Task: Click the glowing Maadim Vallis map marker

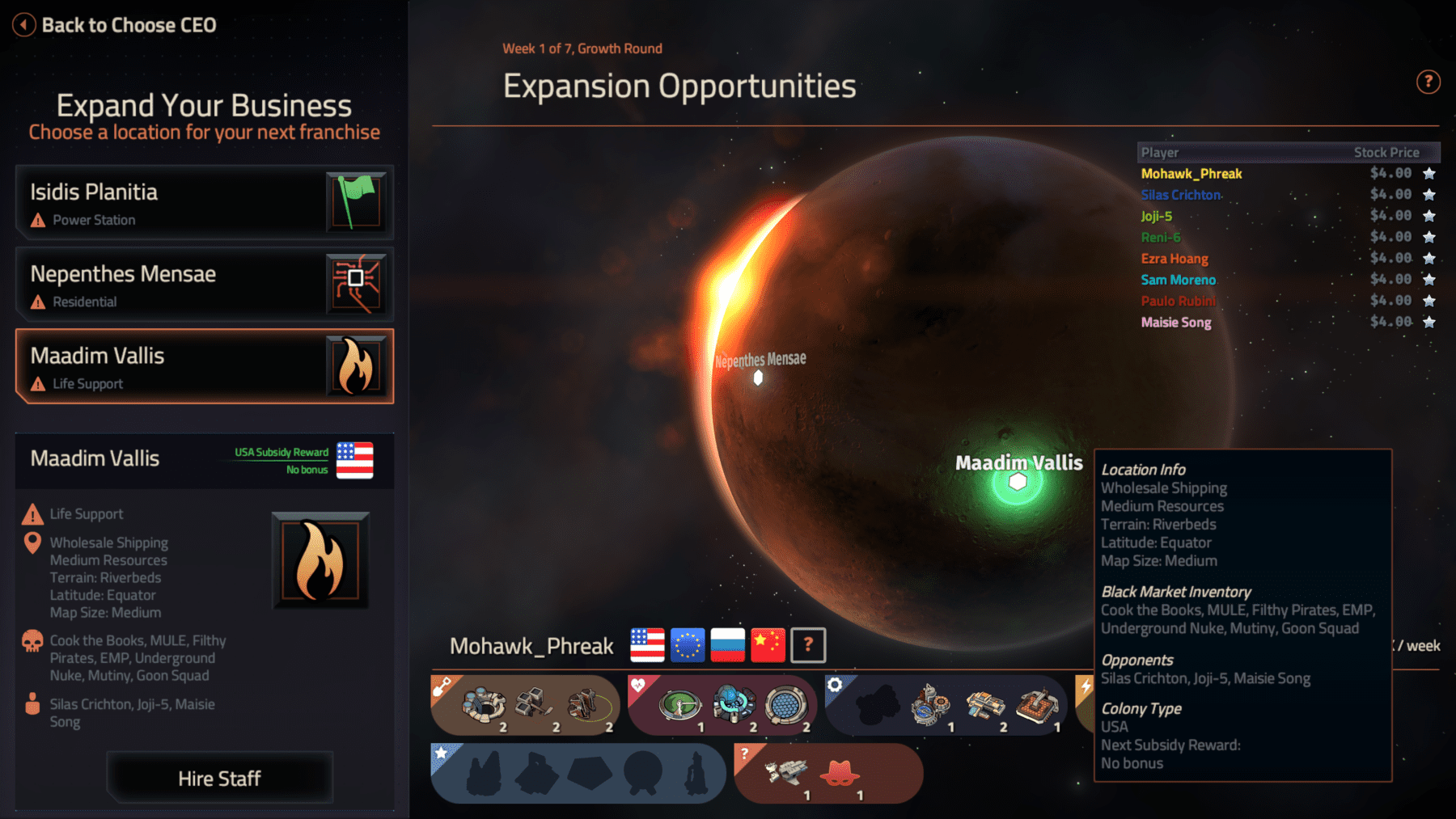Action: point(1017,483)
